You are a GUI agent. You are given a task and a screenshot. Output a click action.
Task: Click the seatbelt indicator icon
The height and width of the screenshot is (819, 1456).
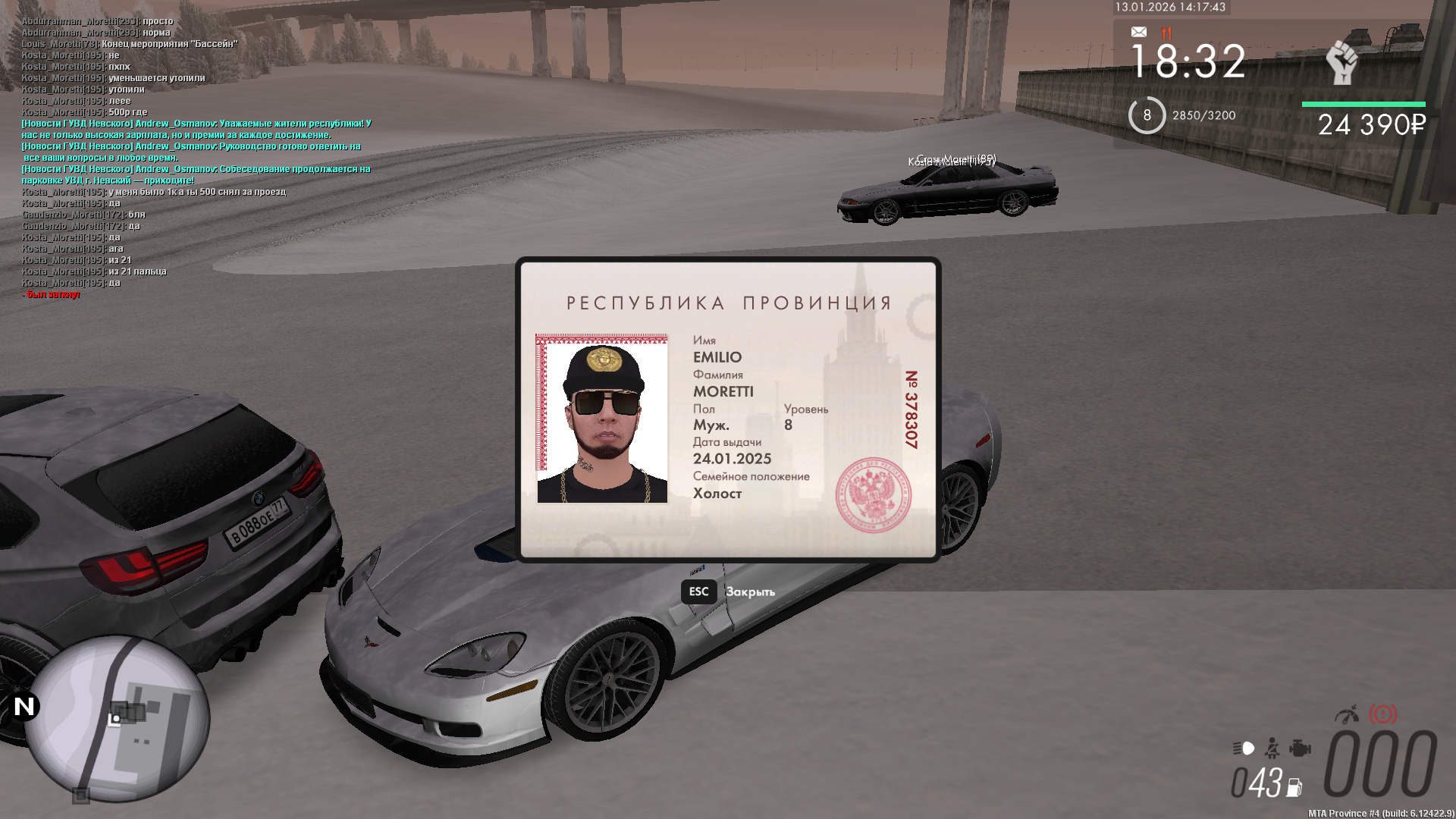tap(1272, 748)
